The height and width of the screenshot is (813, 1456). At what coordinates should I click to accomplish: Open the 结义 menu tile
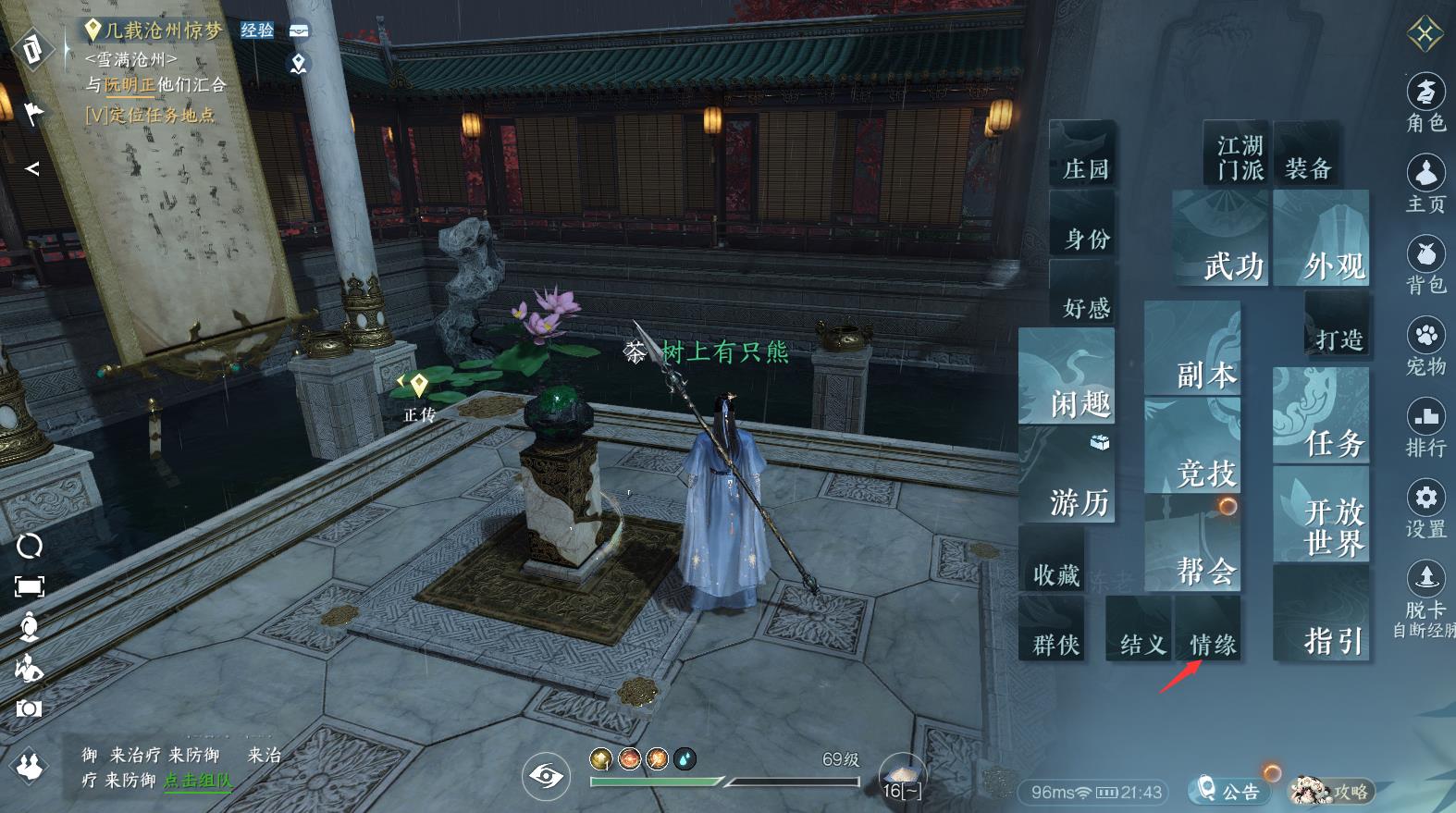click(1140, 629)
